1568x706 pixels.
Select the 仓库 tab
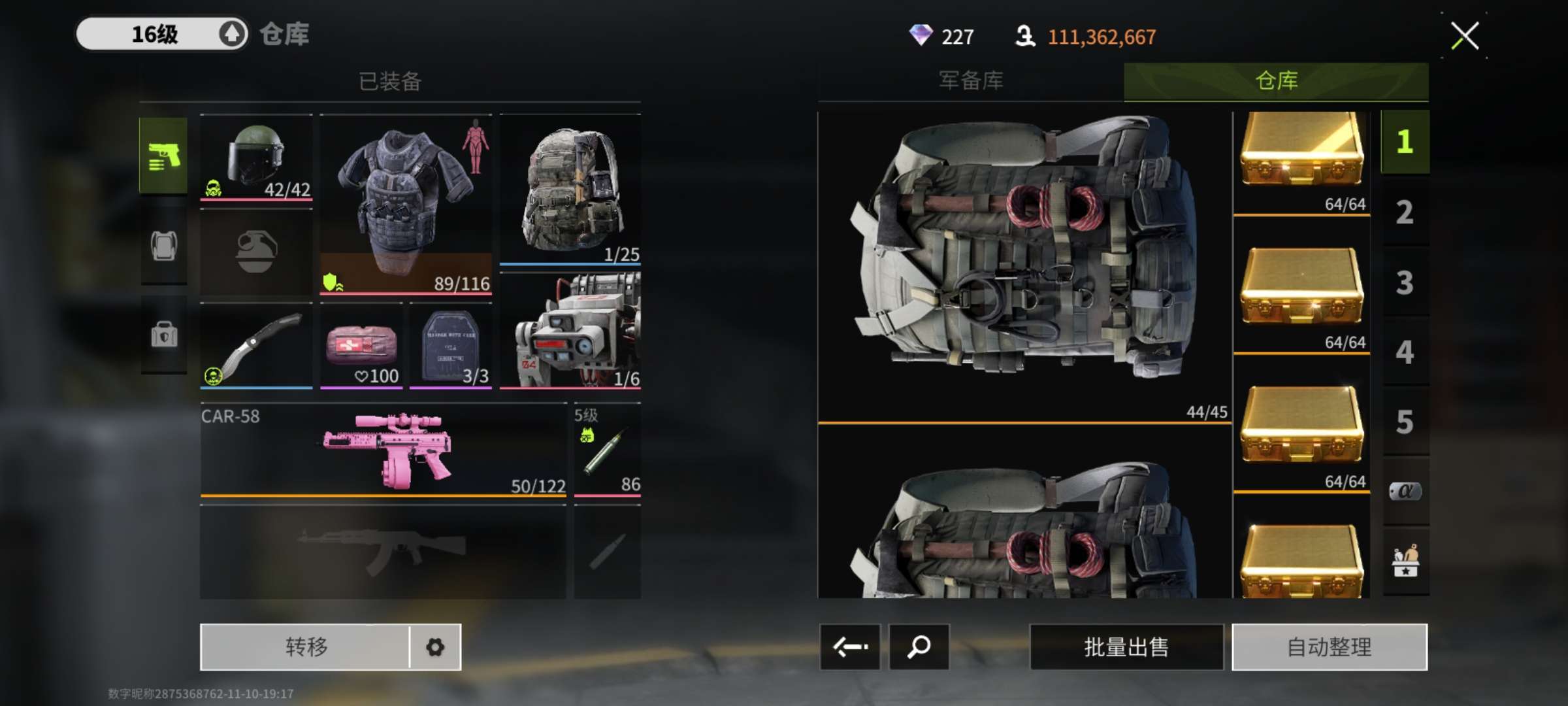[x=1276, y=81]
